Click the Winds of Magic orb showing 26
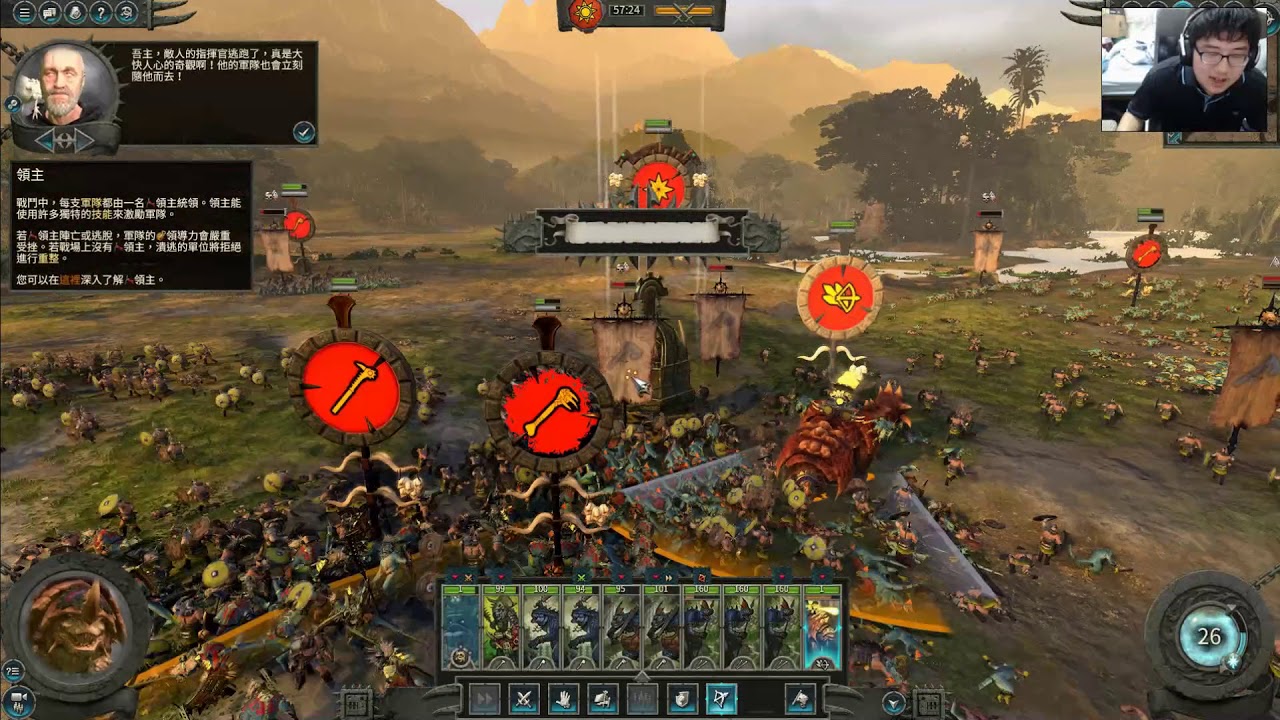The image size is (1280, 720). point(1210,637)
